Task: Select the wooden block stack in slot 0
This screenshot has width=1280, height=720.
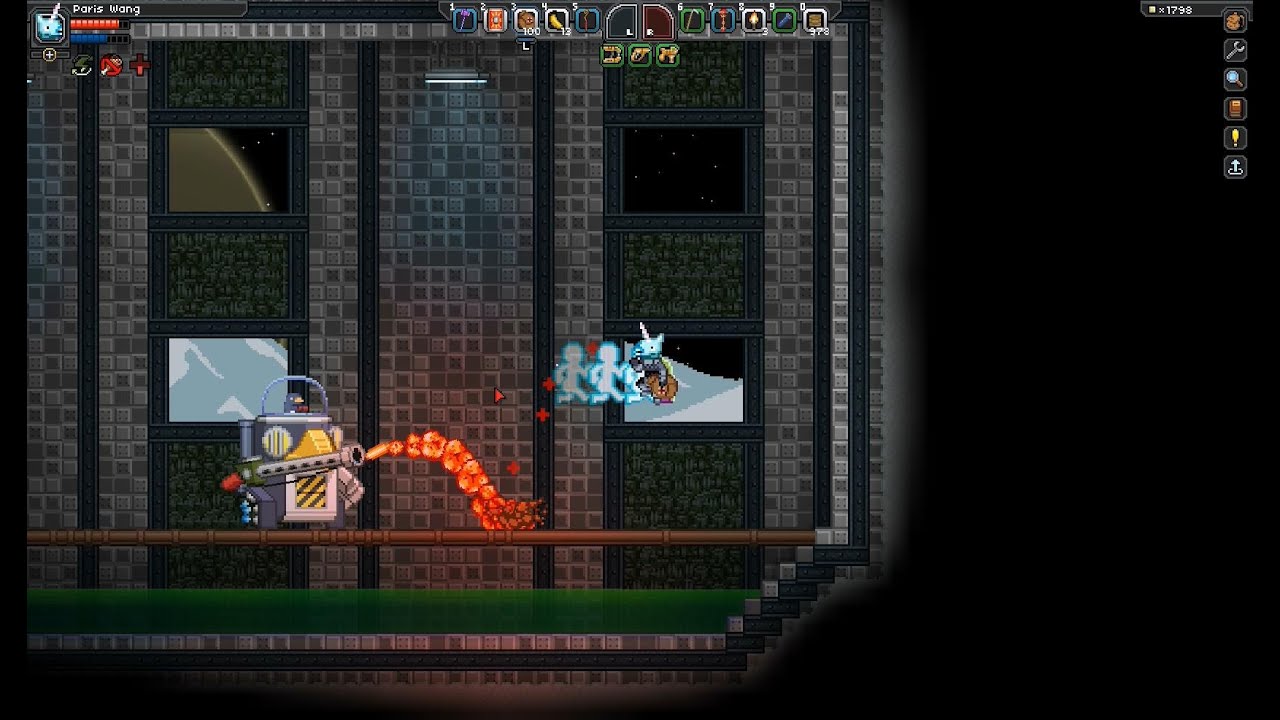Action: click(x=815, y=20)
